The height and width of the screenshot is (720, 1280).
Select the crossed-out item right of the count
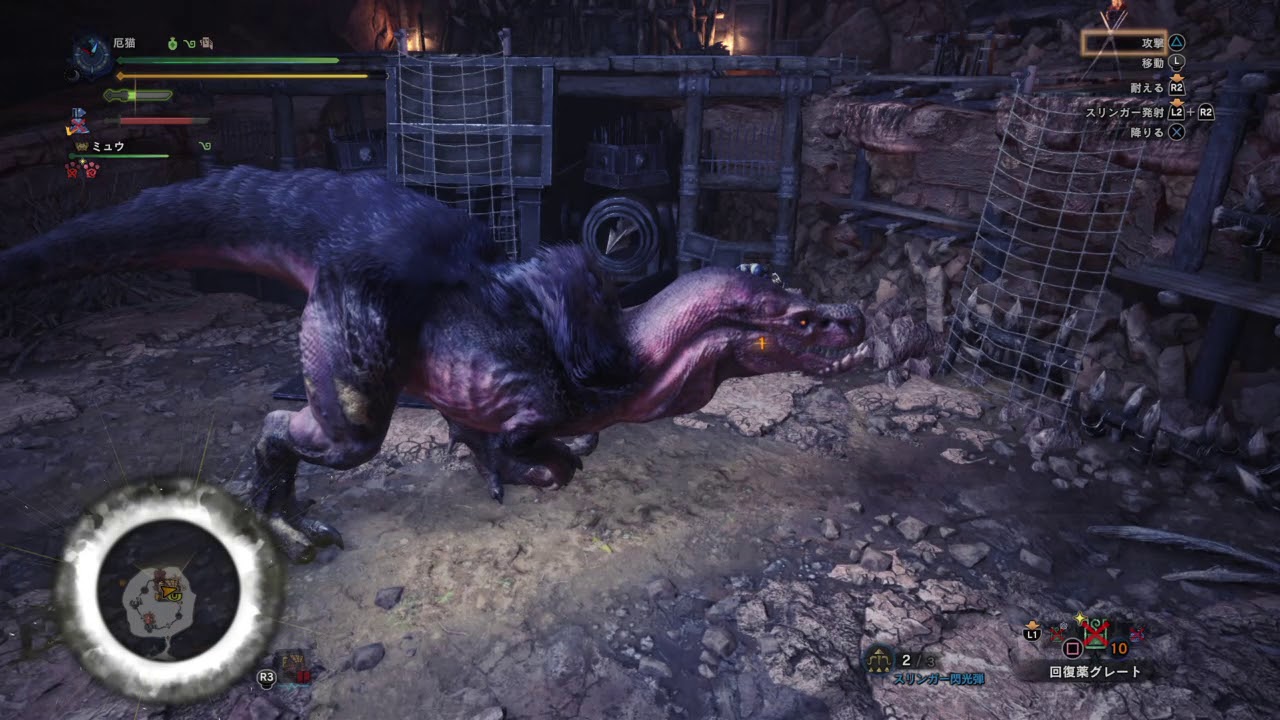[1136, 633]
